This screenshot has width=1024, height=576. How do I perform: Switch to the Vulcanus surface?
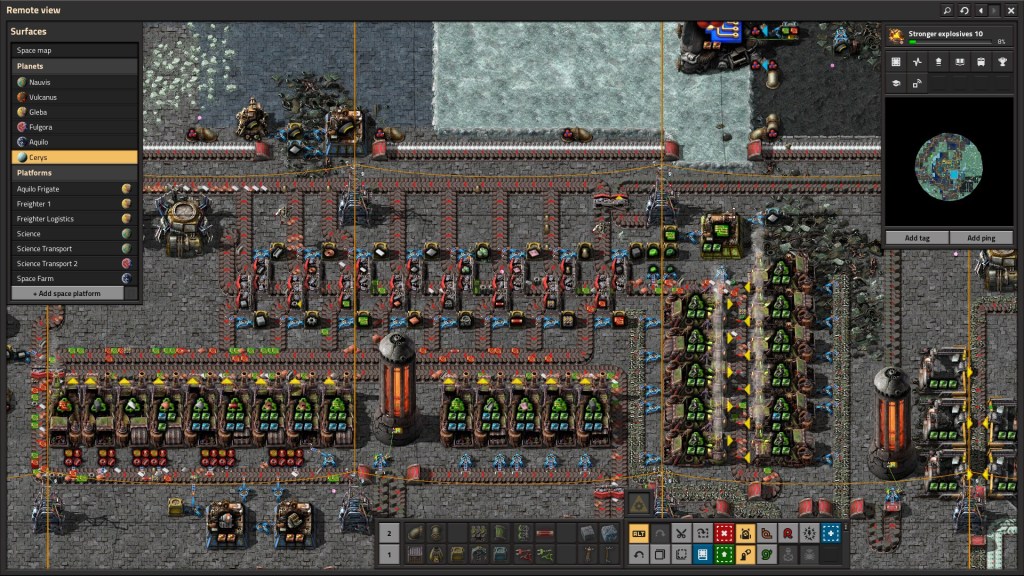[x=74, y=97]
